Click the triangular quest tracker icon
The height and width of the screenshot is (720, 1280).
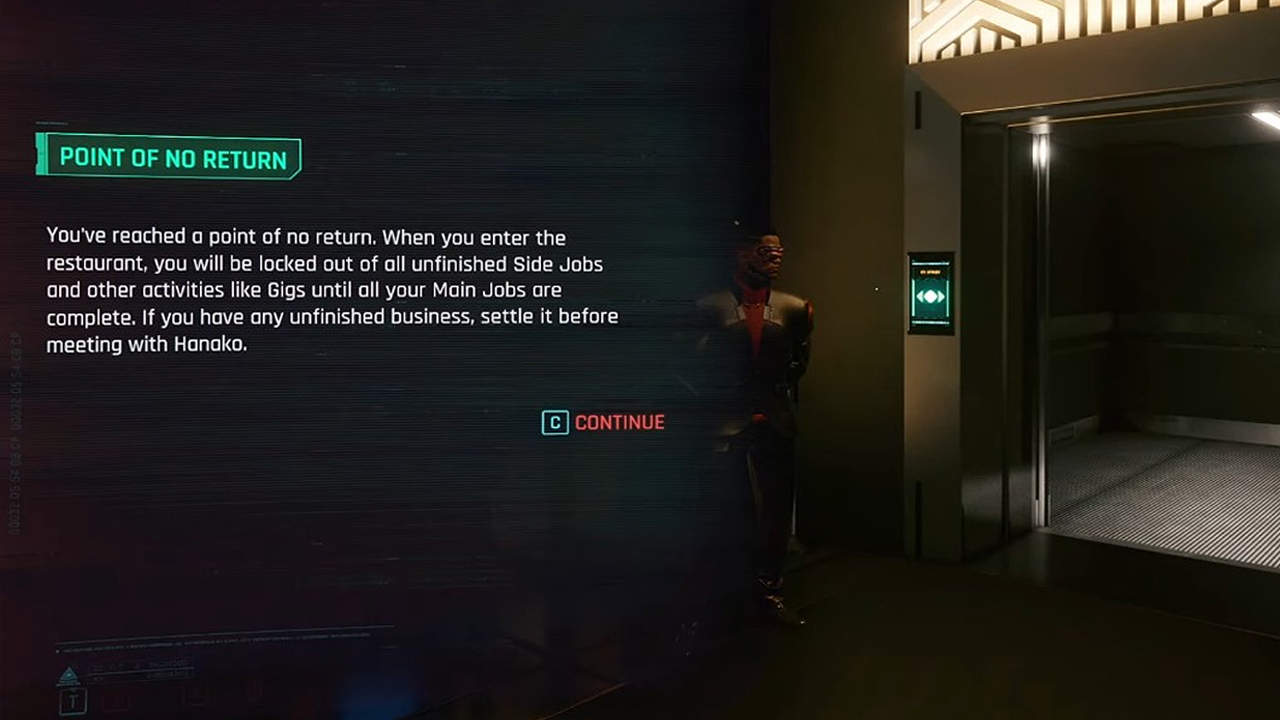point(67,672)
